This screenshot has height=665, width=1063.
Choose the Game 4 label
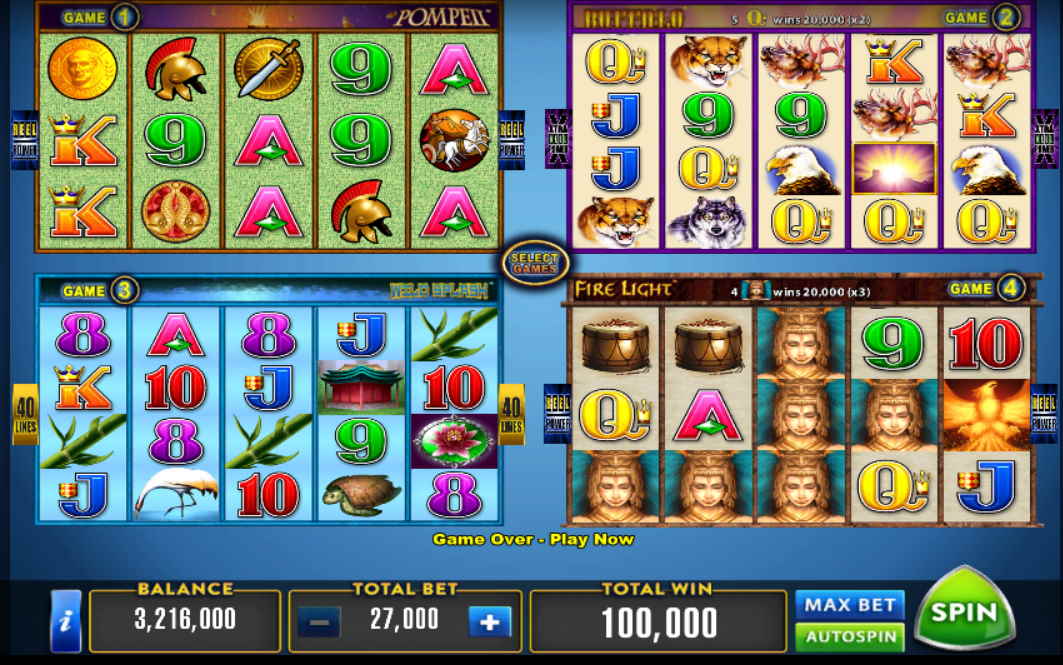986,289
